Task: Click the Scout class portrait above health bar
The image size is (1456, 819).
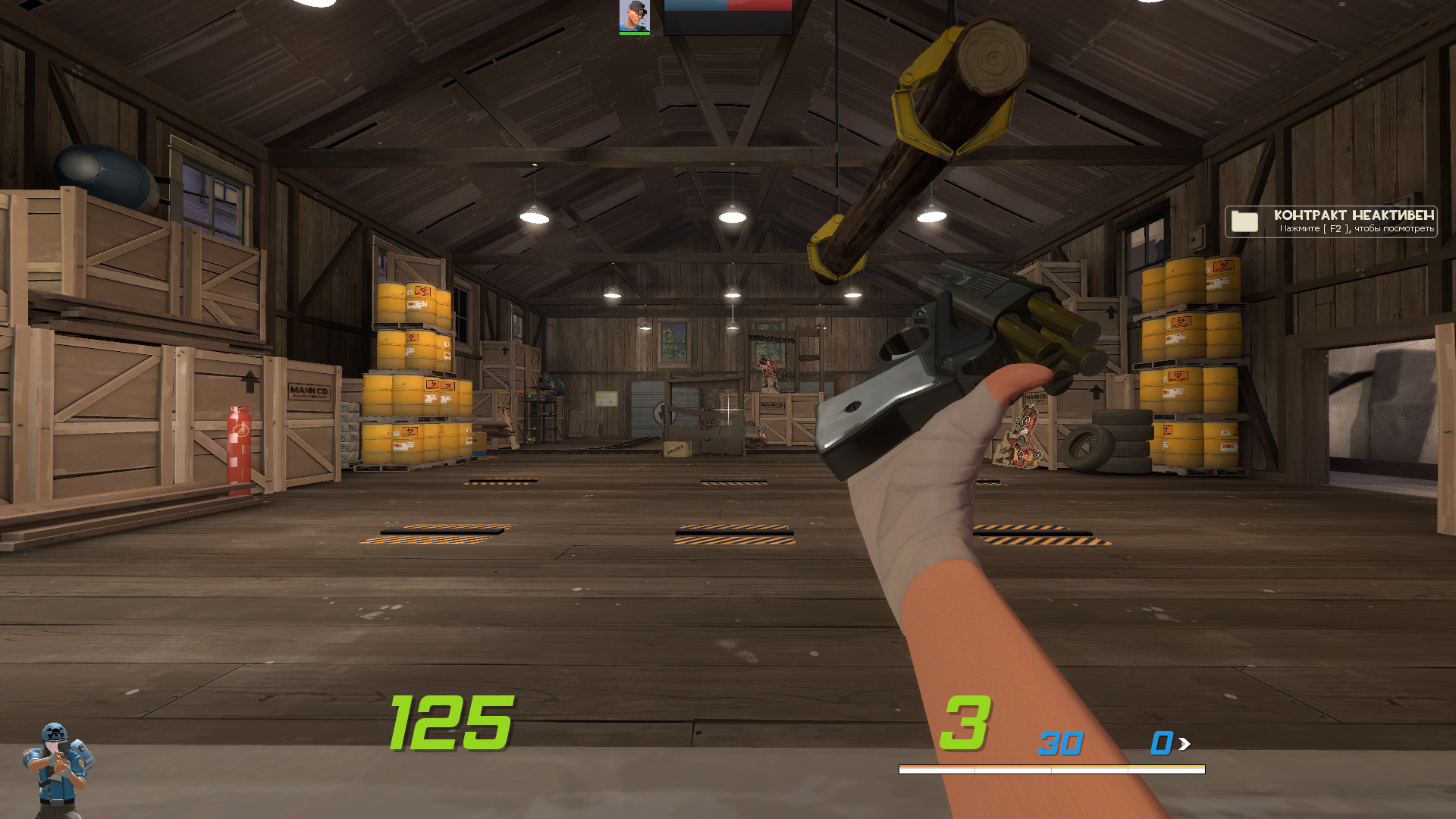Action: tap(634, 15)
